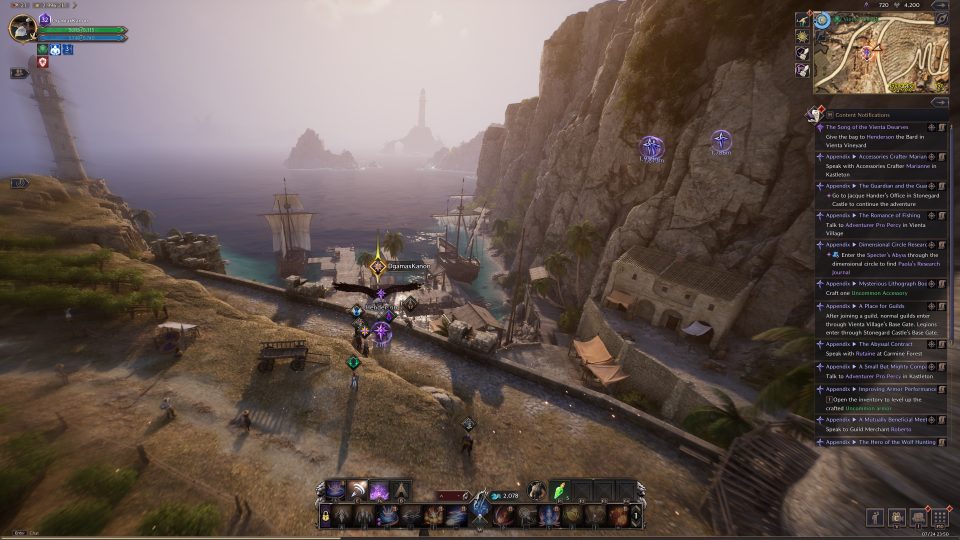Select The Song of the Vienta Dwarves quest
This screenshot has width=960, height=540.
tap(872, 127)
